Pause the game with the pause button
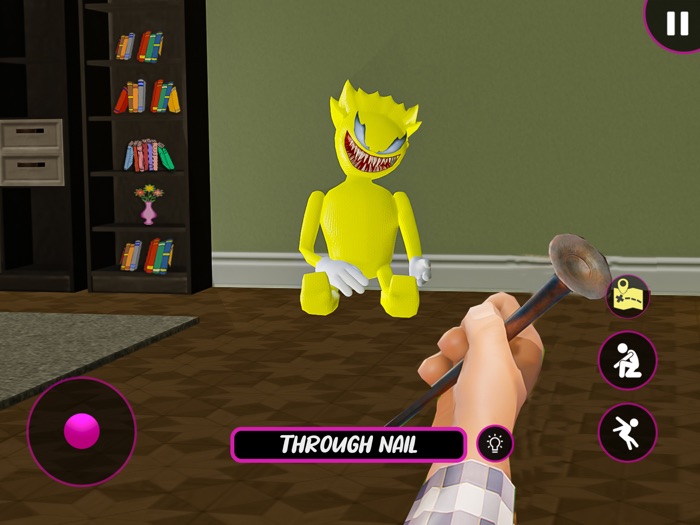This screenshot has height=525, width=700. [676, 22]
